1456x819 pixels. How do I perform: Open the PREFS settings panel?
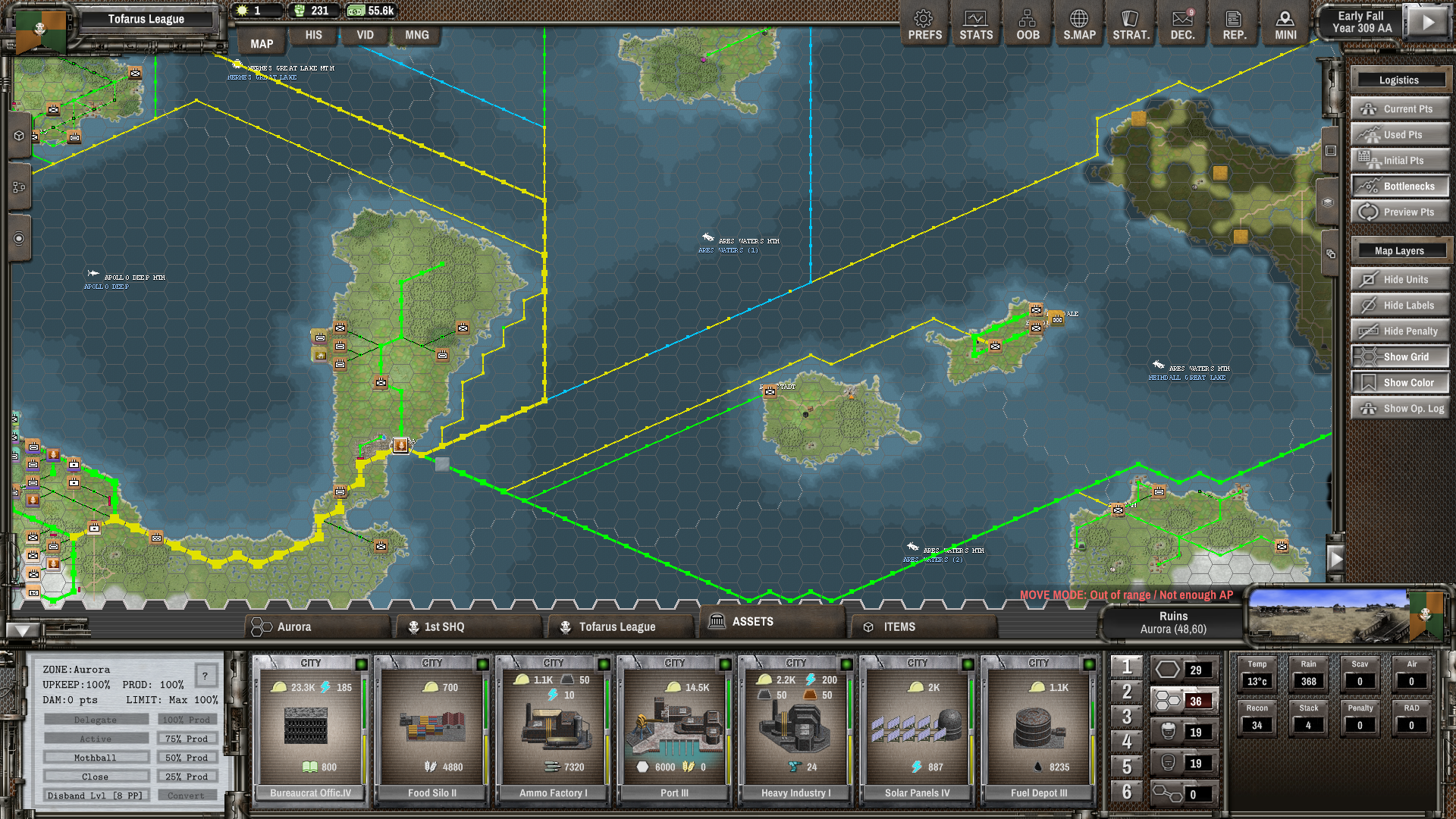(924, 24)
